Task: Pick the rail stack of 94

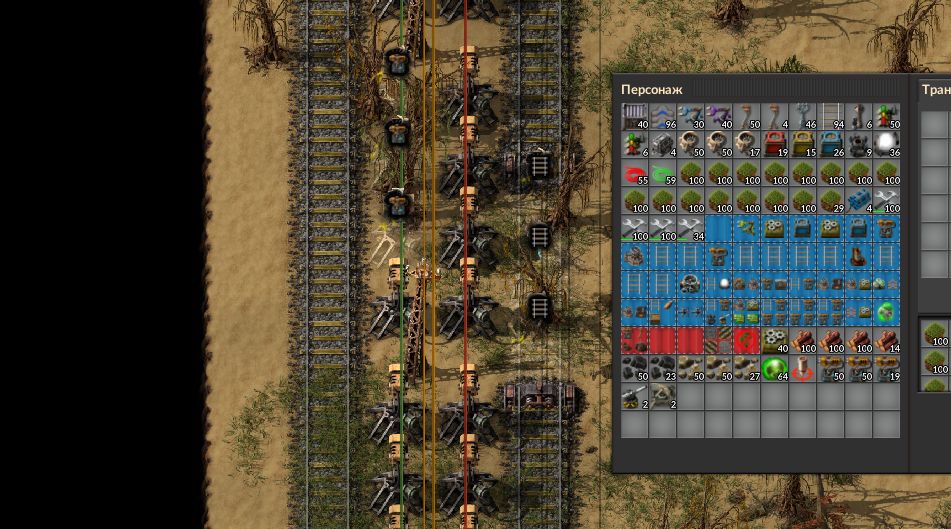Action: click(831, 117)
